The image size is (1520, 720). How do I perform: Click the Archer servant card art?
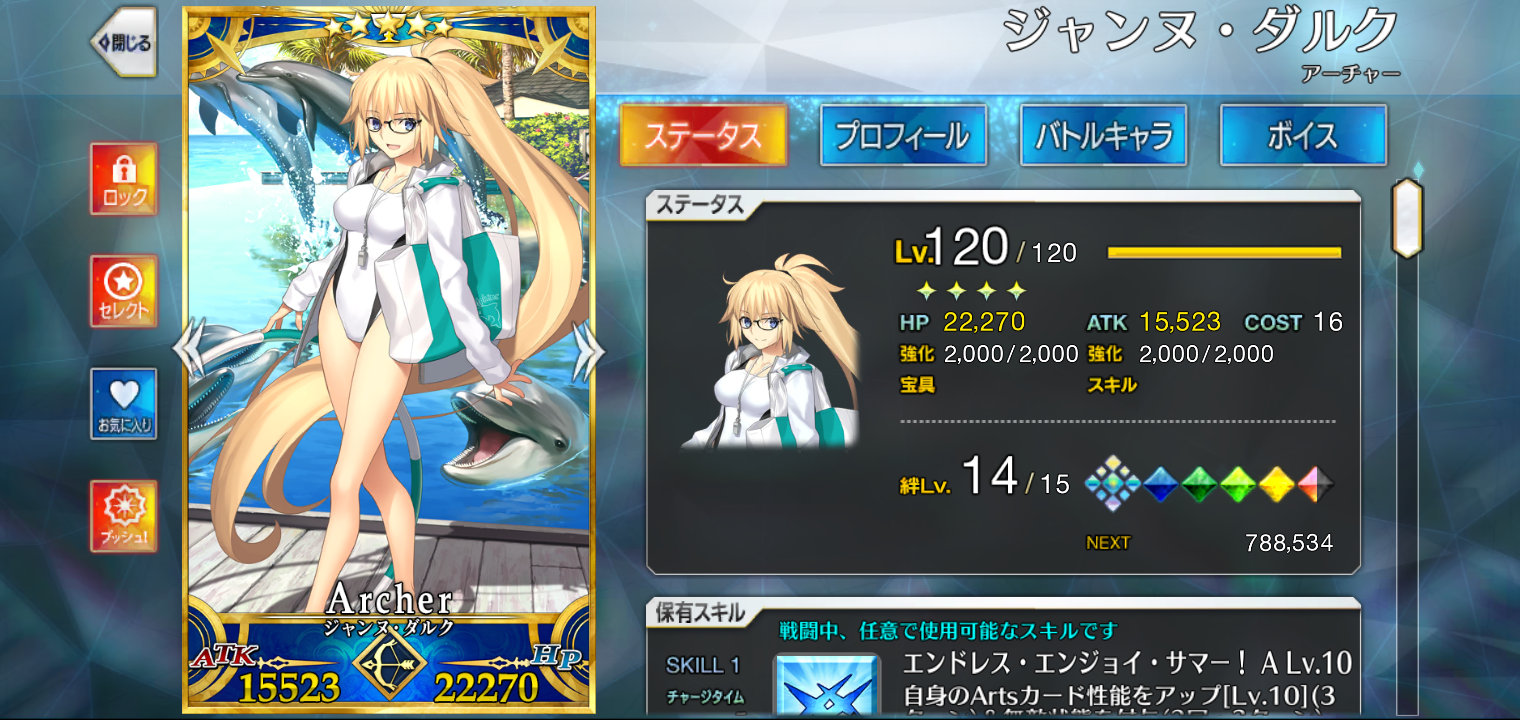389,330
